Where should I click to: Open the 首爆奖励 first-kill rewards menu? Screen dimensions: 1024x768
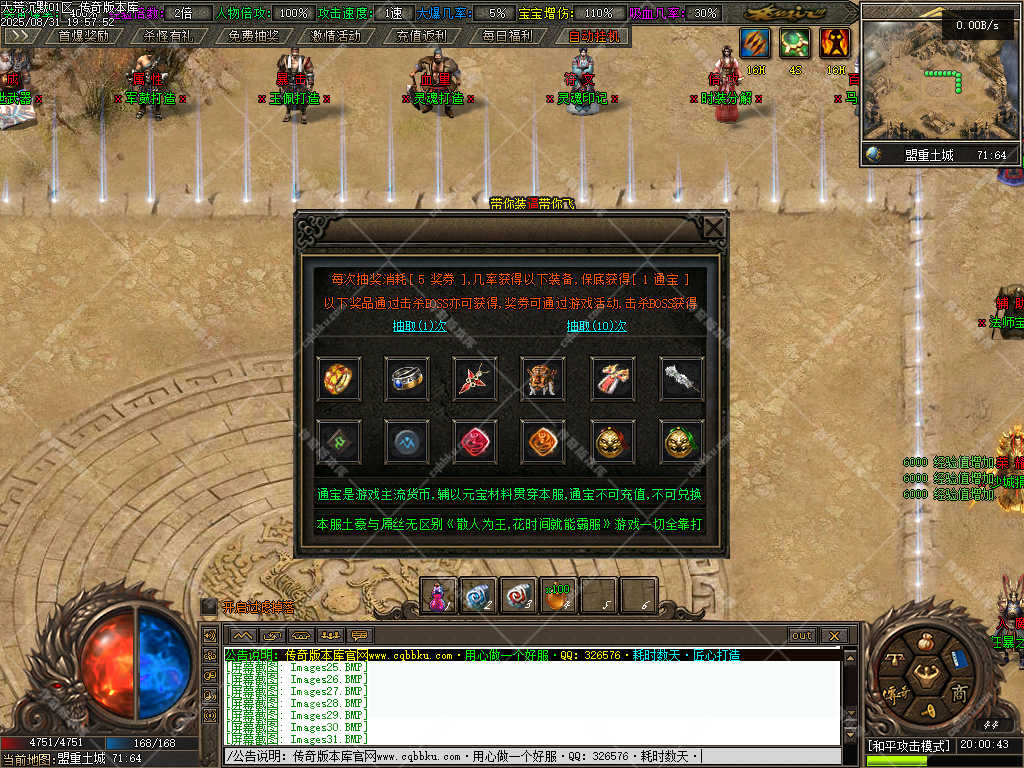click(84, 35)
